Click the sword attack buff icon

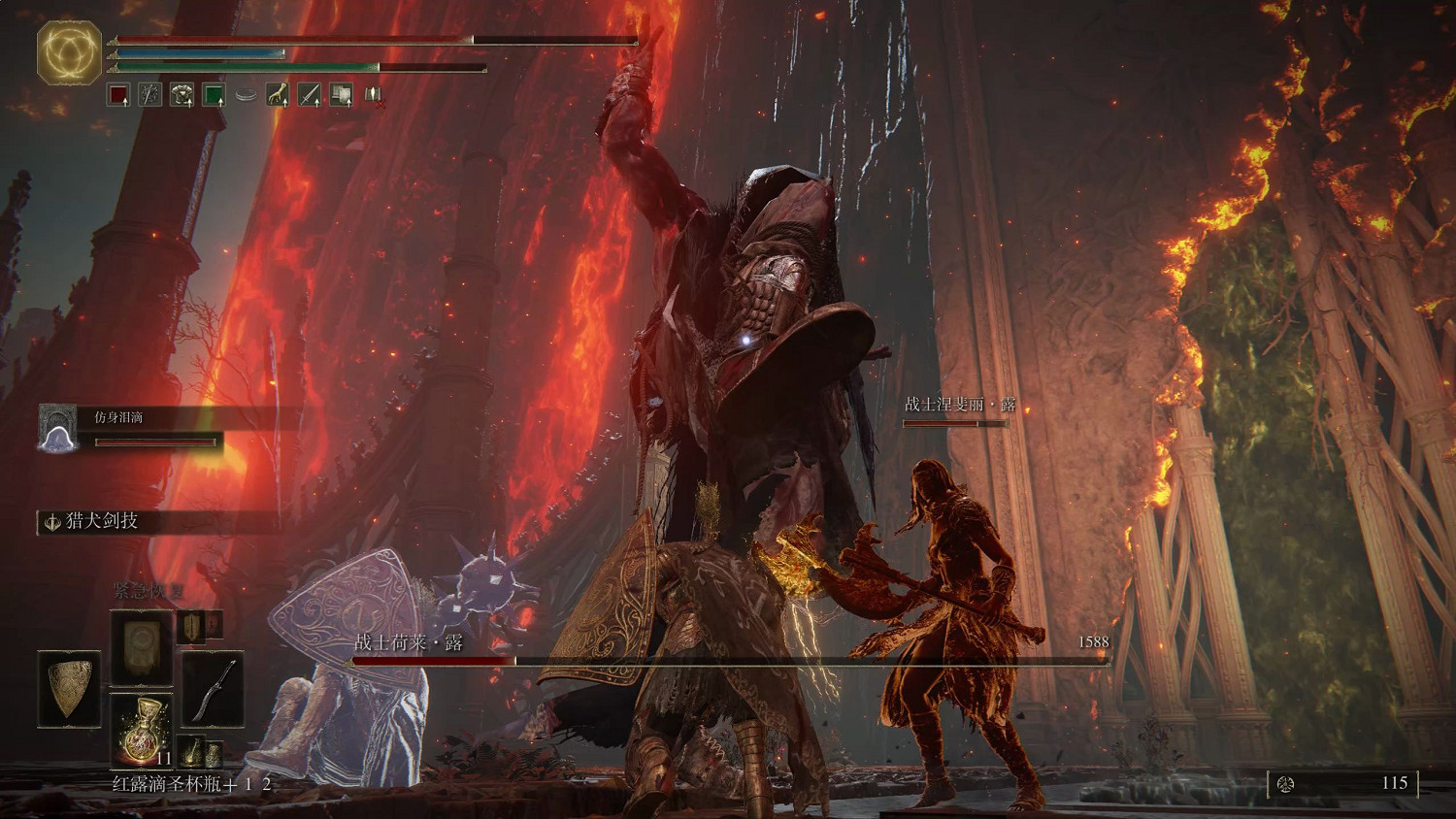point(310,95)
